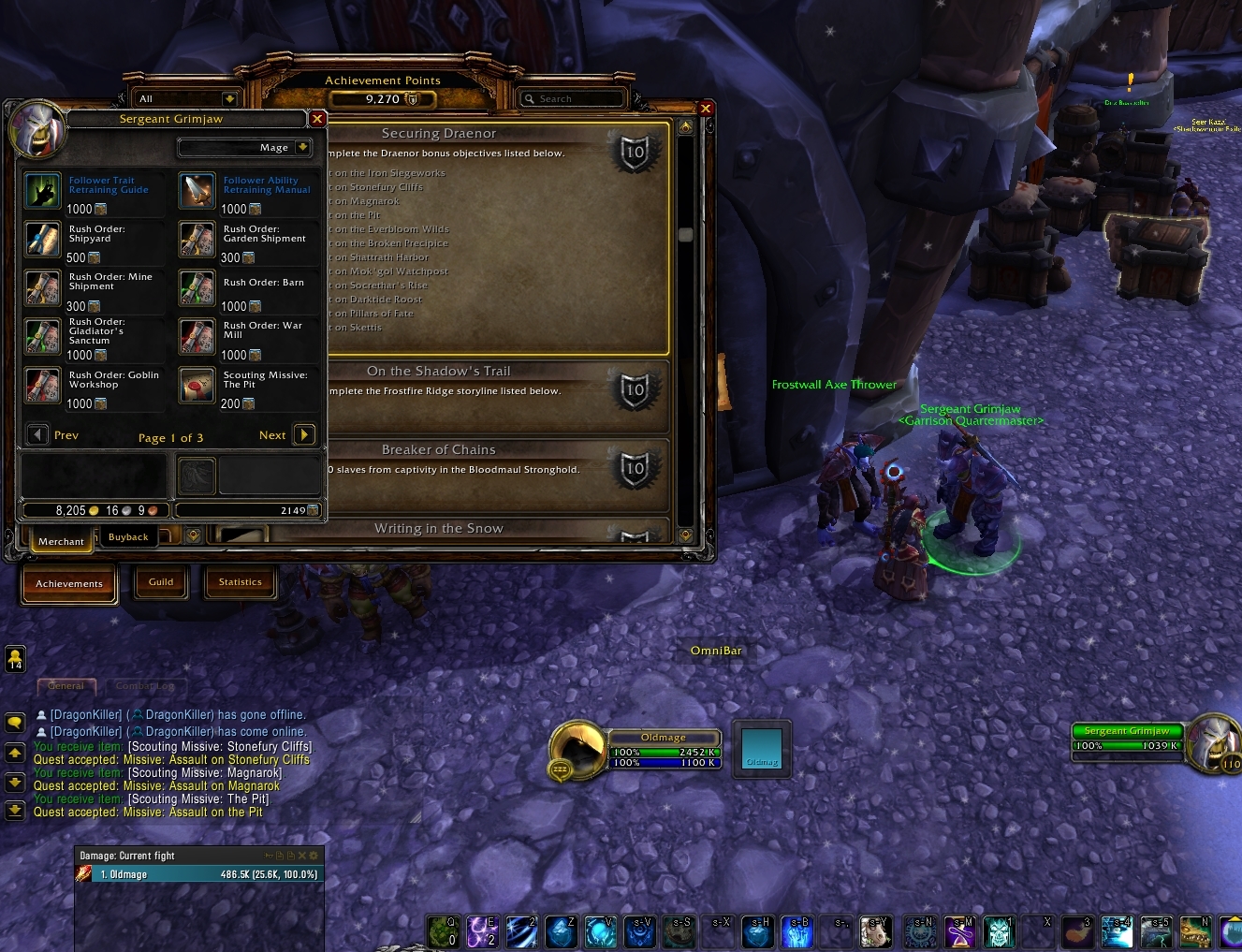Click the Rush Order: Garden Shipment icon
The height and width of the screenshot is (952, 1242).
click(197, 240)
